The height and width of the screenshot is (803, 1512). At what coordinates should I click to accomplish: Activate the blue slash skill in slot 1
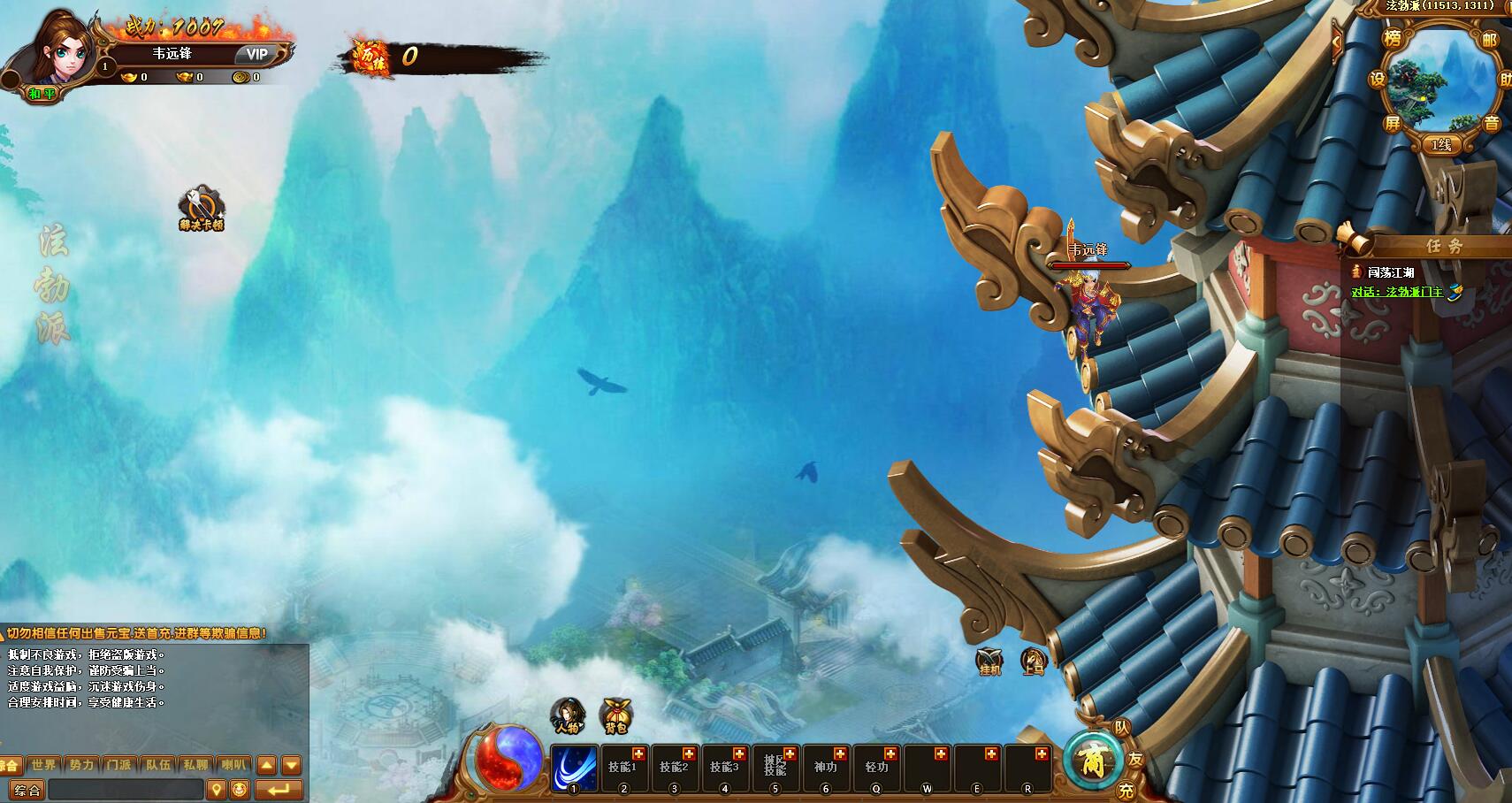tap(574, 768)
